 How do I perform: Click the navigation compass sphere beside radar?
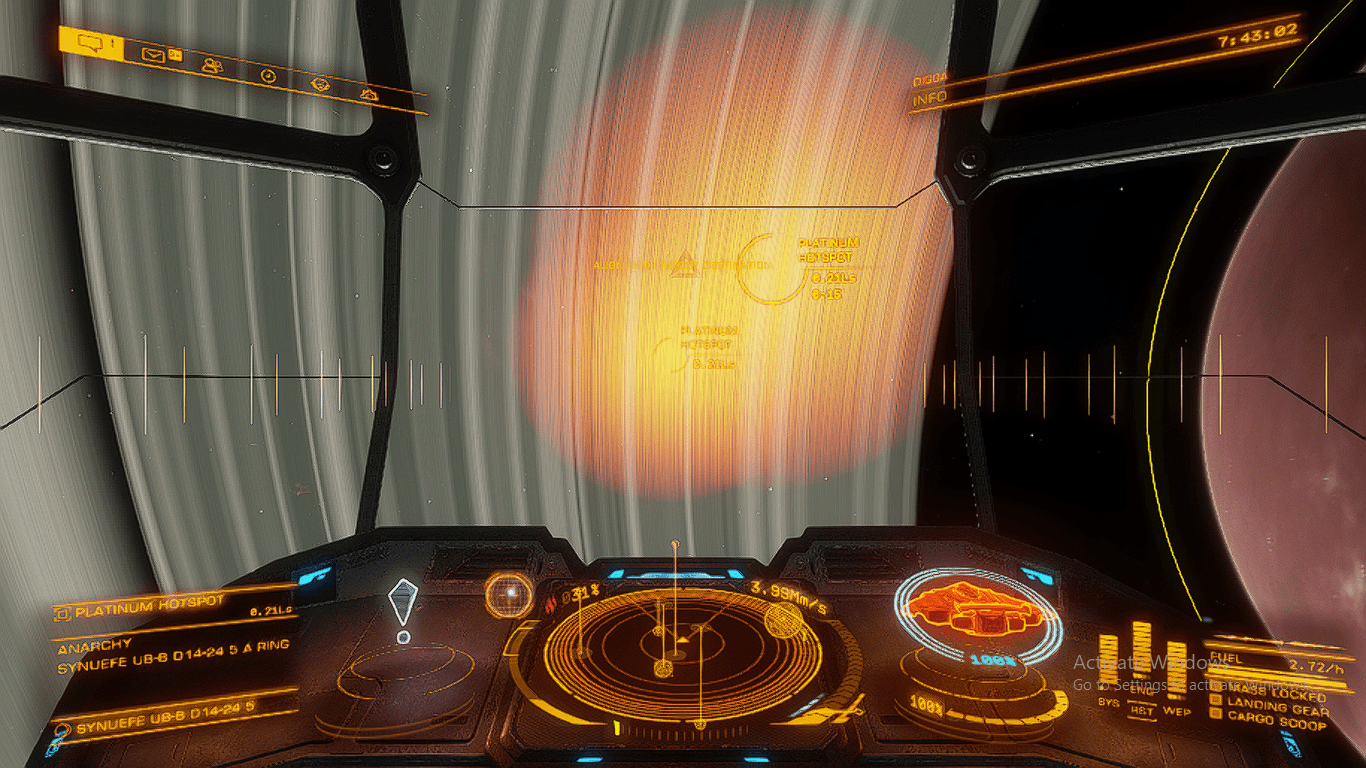coord(509,595)
